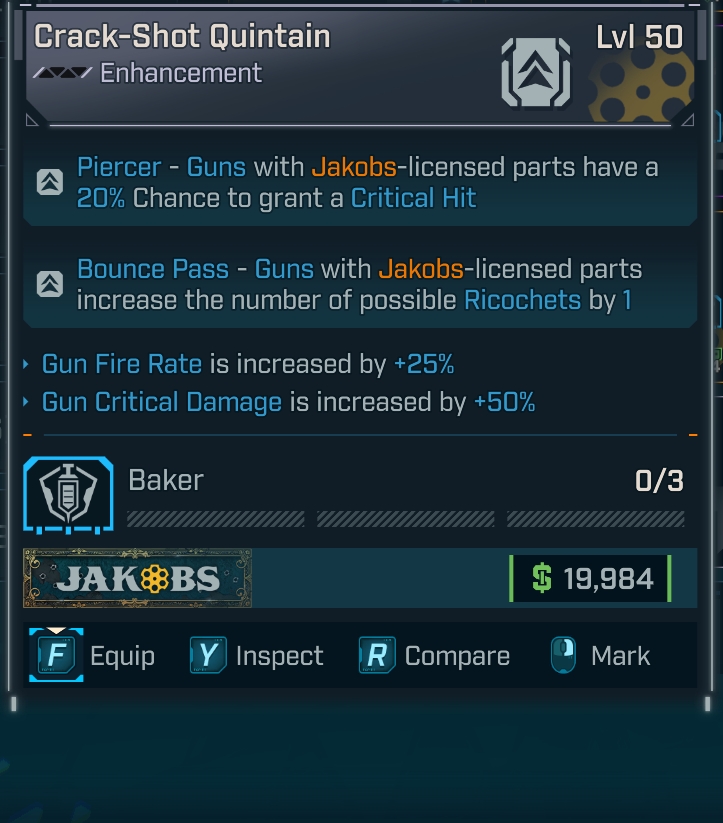The image size is (723, 823).
Task: Click the enhancement chevron icon beside the level
Action: [x=534, y=72]
